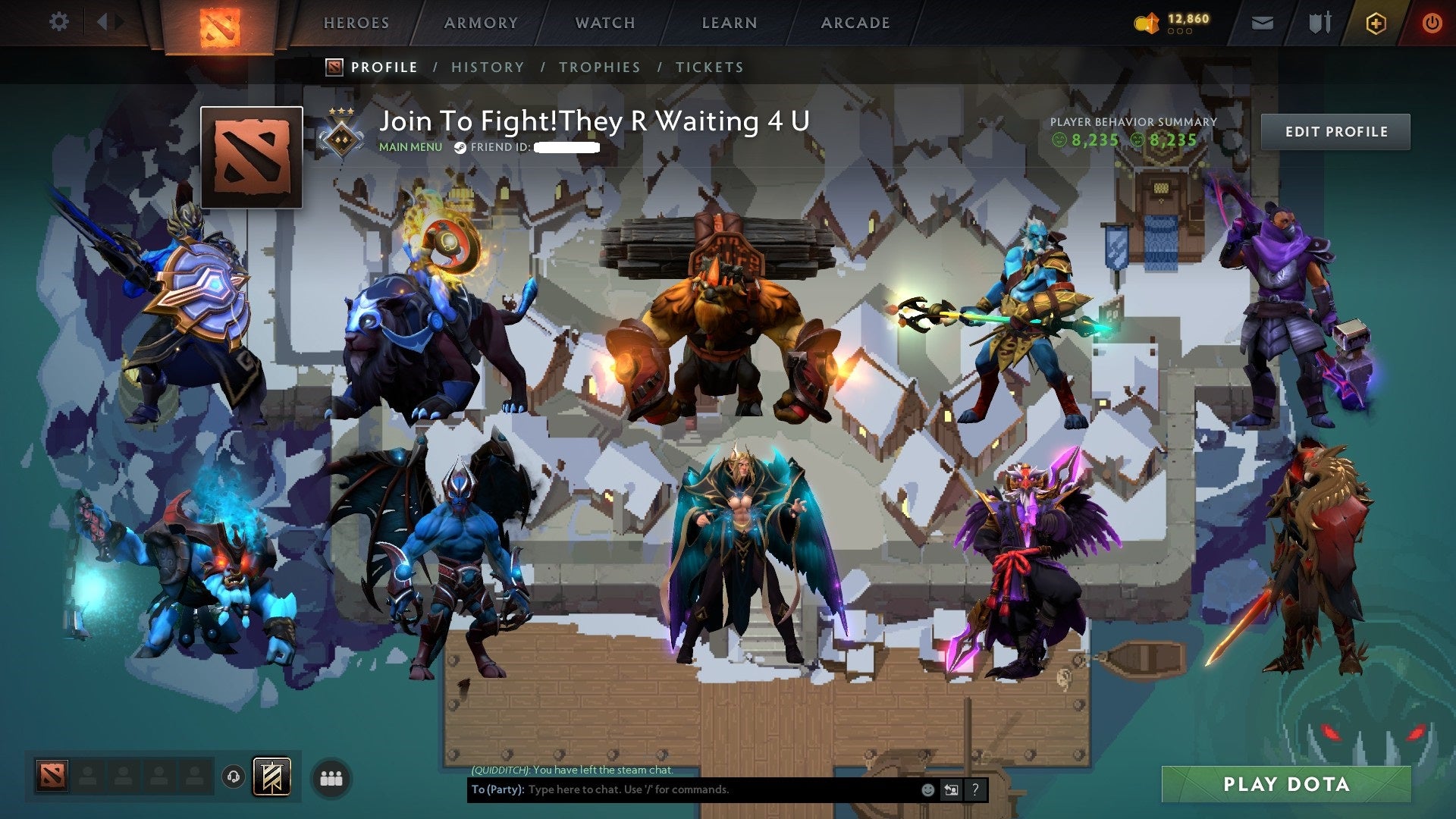This screenshot has height=819, width=1456.
Task: Toggle voice chat headset icon
Action: [234, 777]
